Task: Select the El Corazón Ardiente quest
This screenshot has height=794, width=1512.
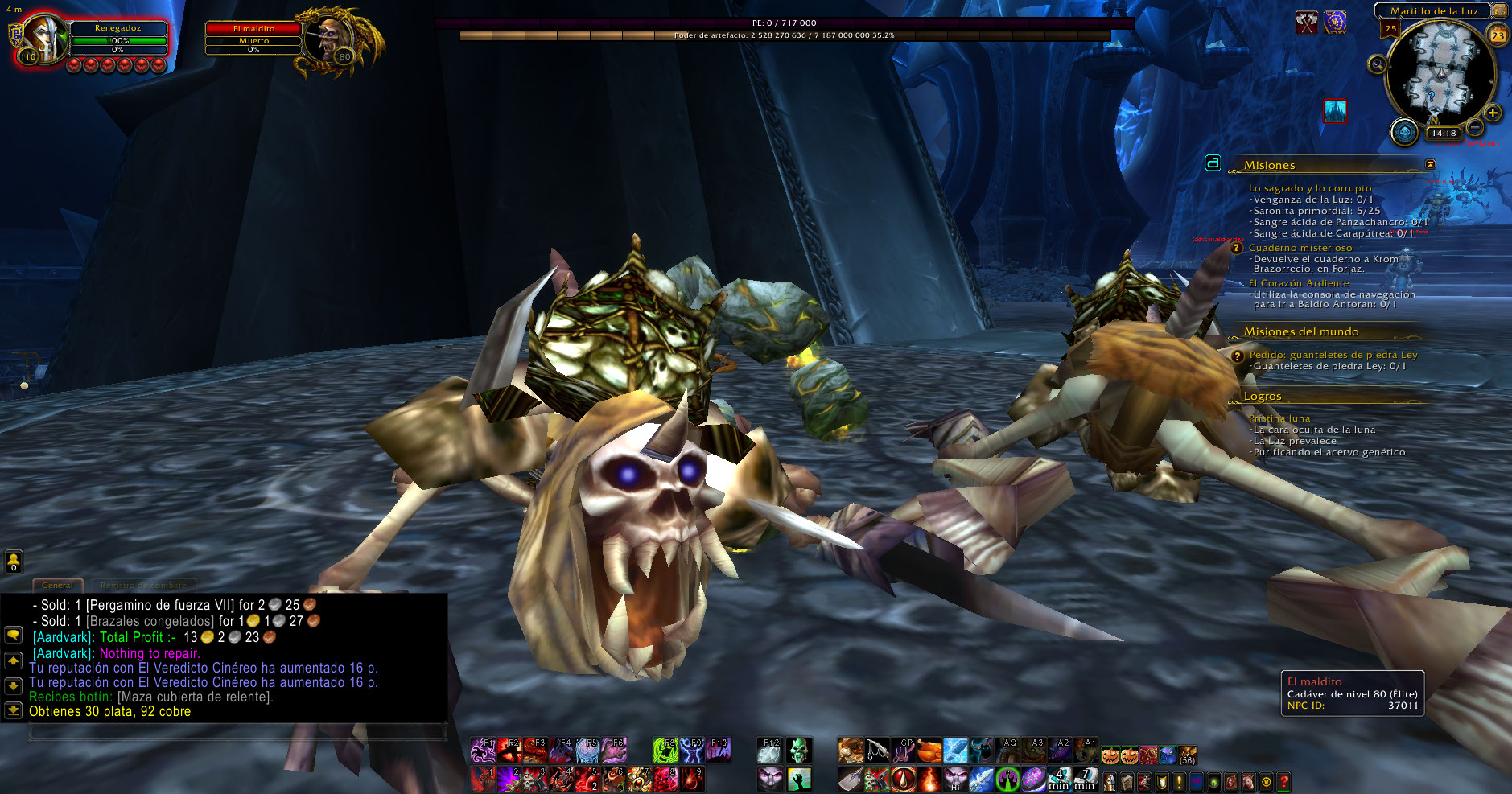Action: (1299, 283)
